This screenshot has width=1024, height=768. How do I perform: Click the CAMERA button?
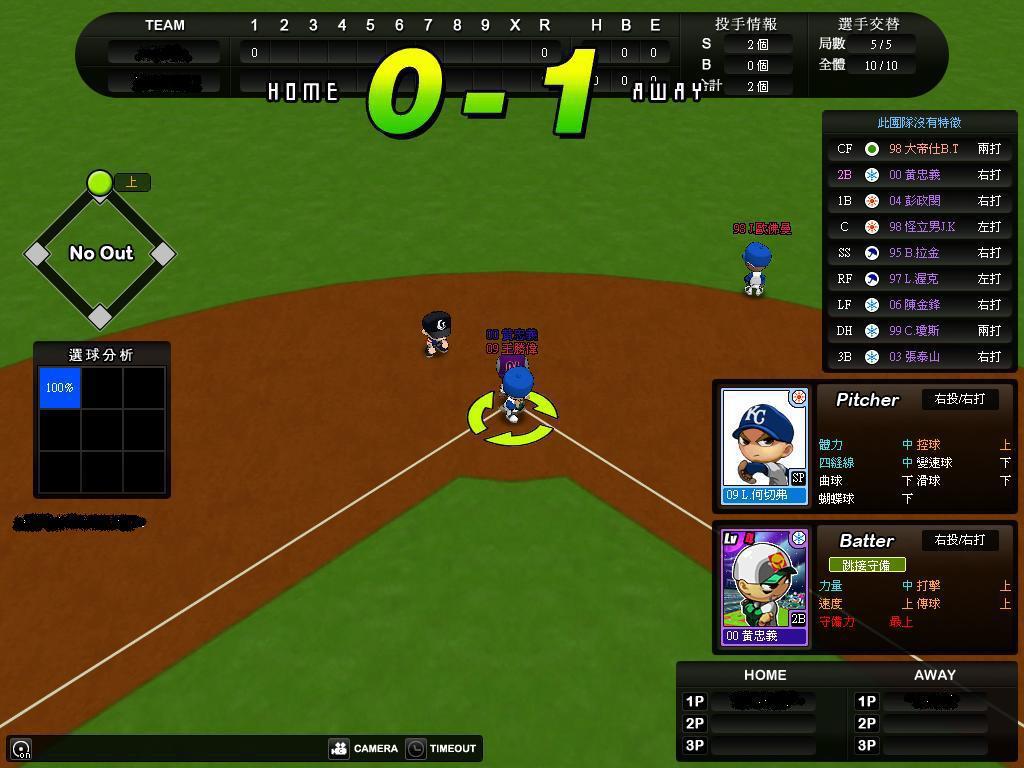[x=364, y=748]
